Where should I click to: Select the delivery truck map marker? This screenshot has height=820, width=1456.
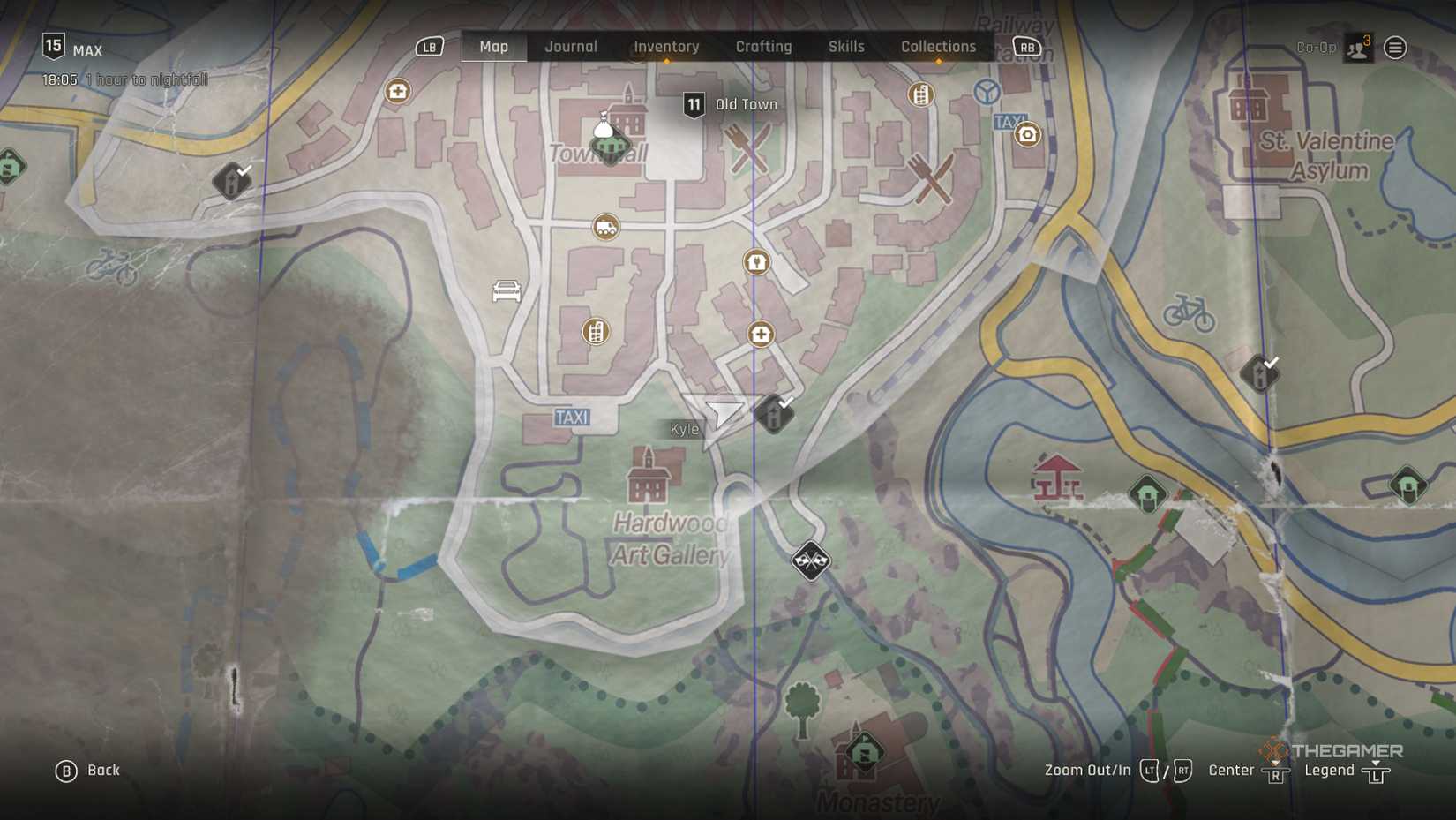(605, 228)
